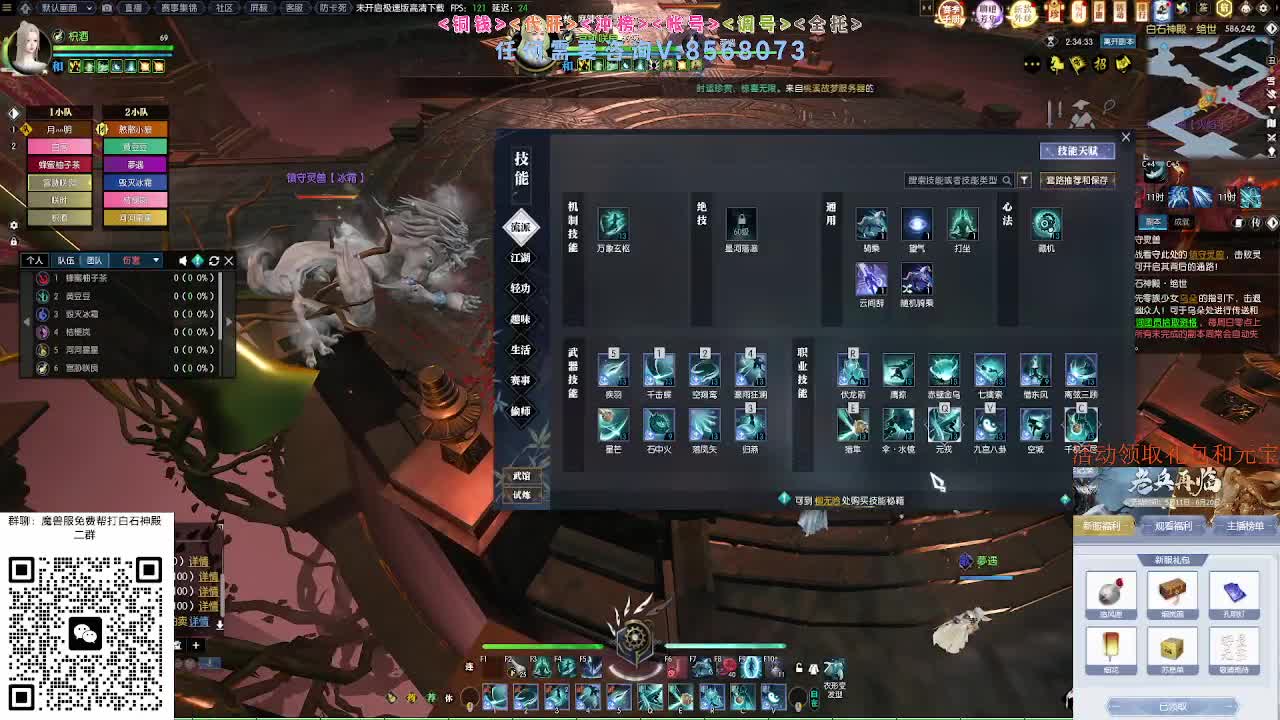The width and height of the screenshot is (1280, 720).
Task: Mute team voice with the speaker icon
Action: [x=184, y=260]
